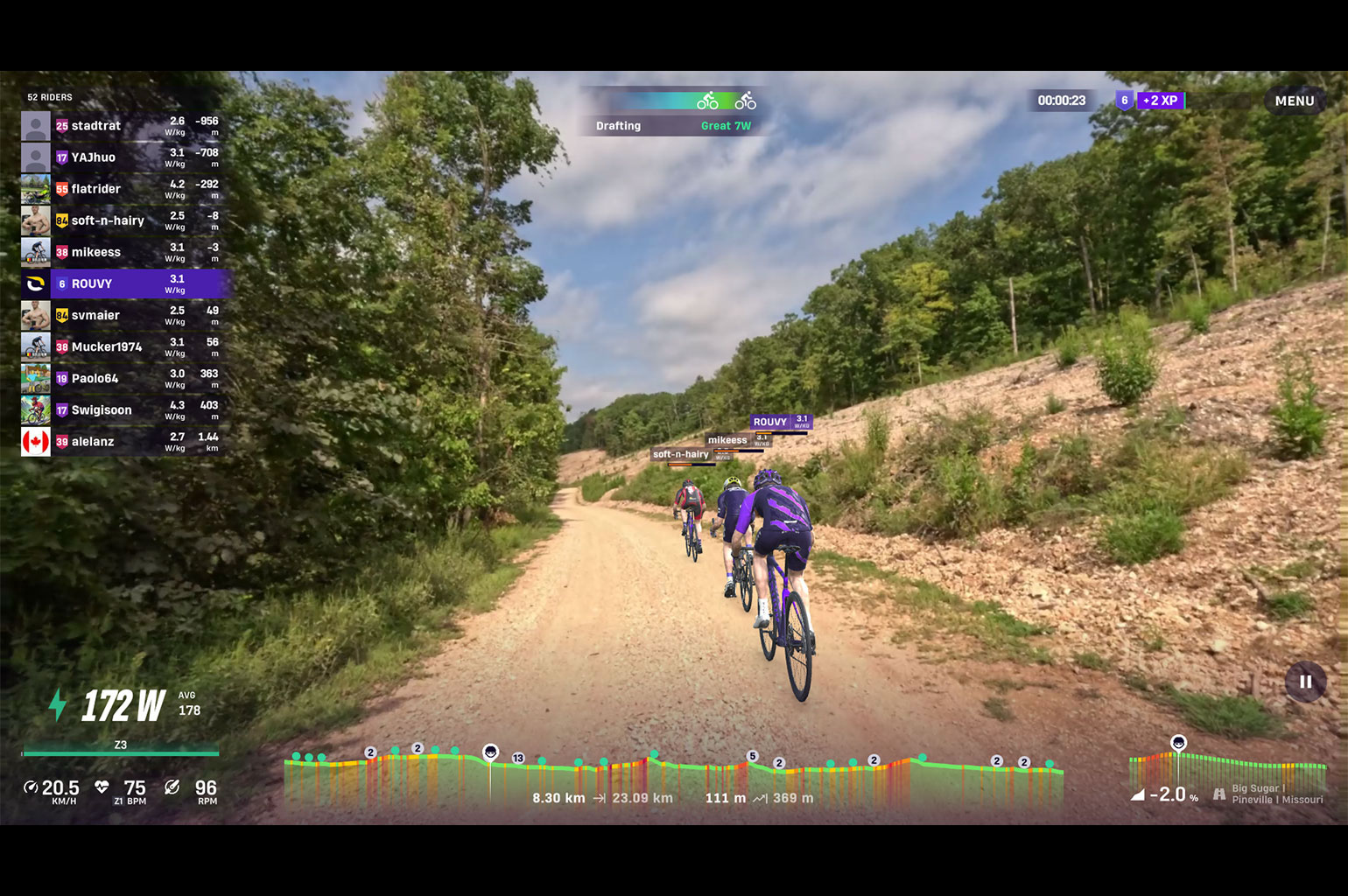Click the +2 XP level badge
The image size is (1348, 896).
coord(1160,101)
